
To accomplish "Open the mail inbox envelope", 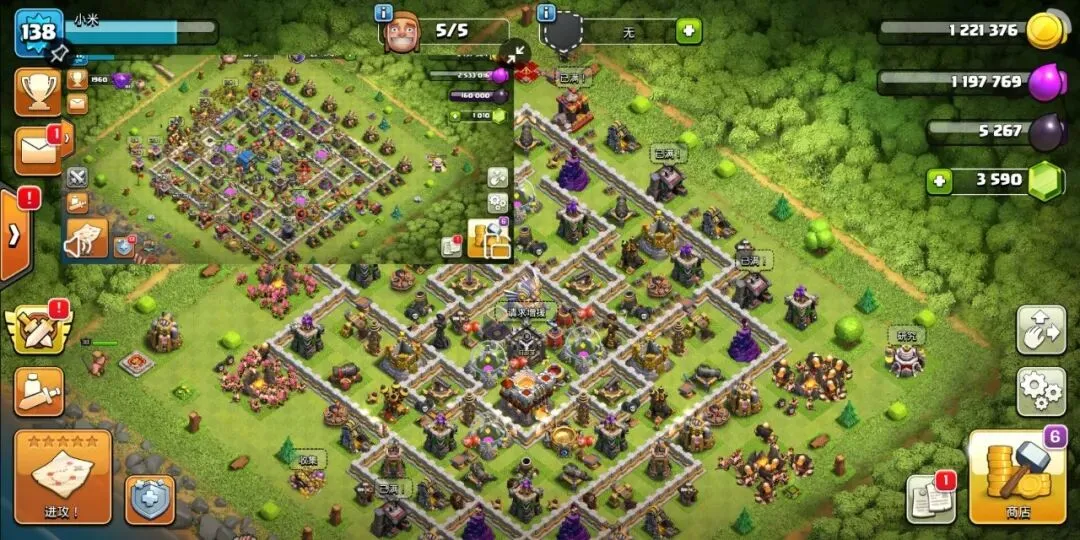I will pos(38,151).
